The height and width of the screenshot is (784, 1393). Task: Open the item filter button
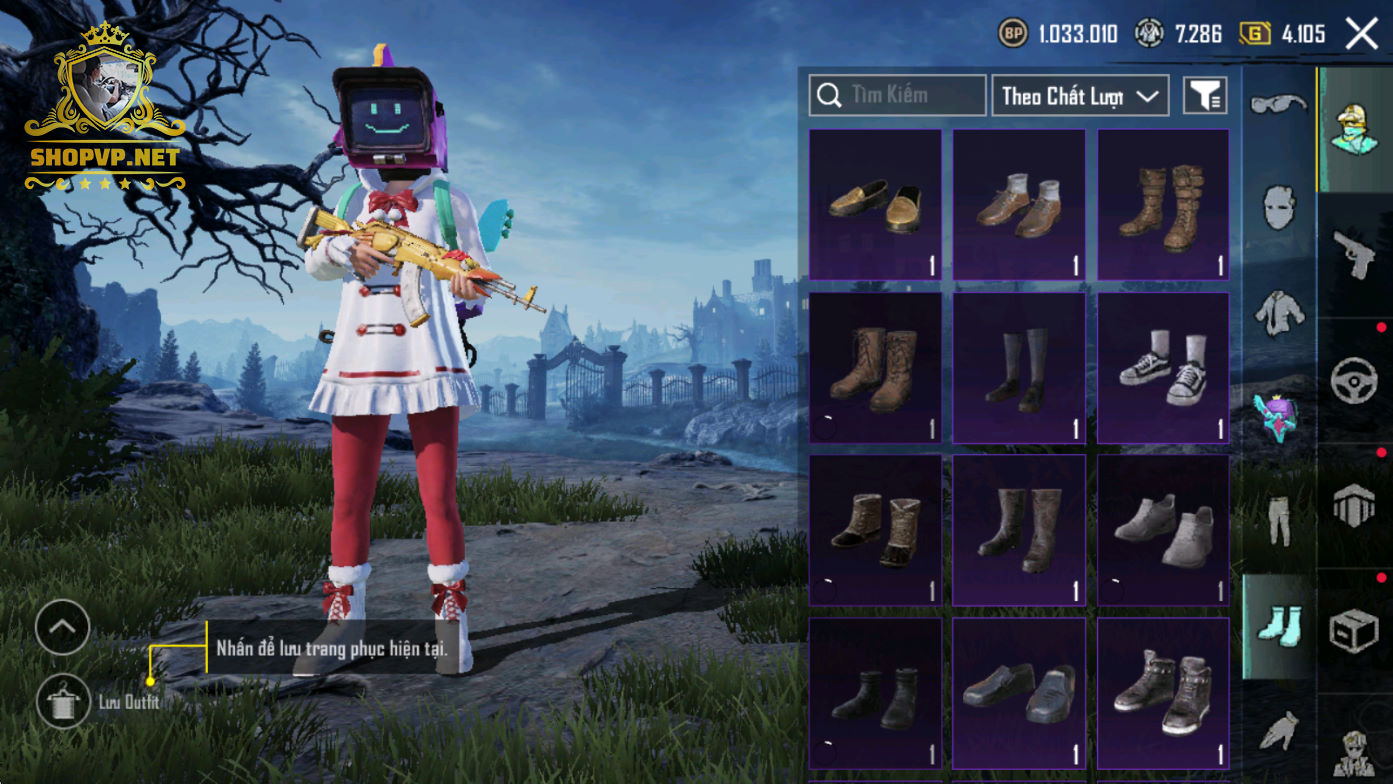tap(1205, 96)
